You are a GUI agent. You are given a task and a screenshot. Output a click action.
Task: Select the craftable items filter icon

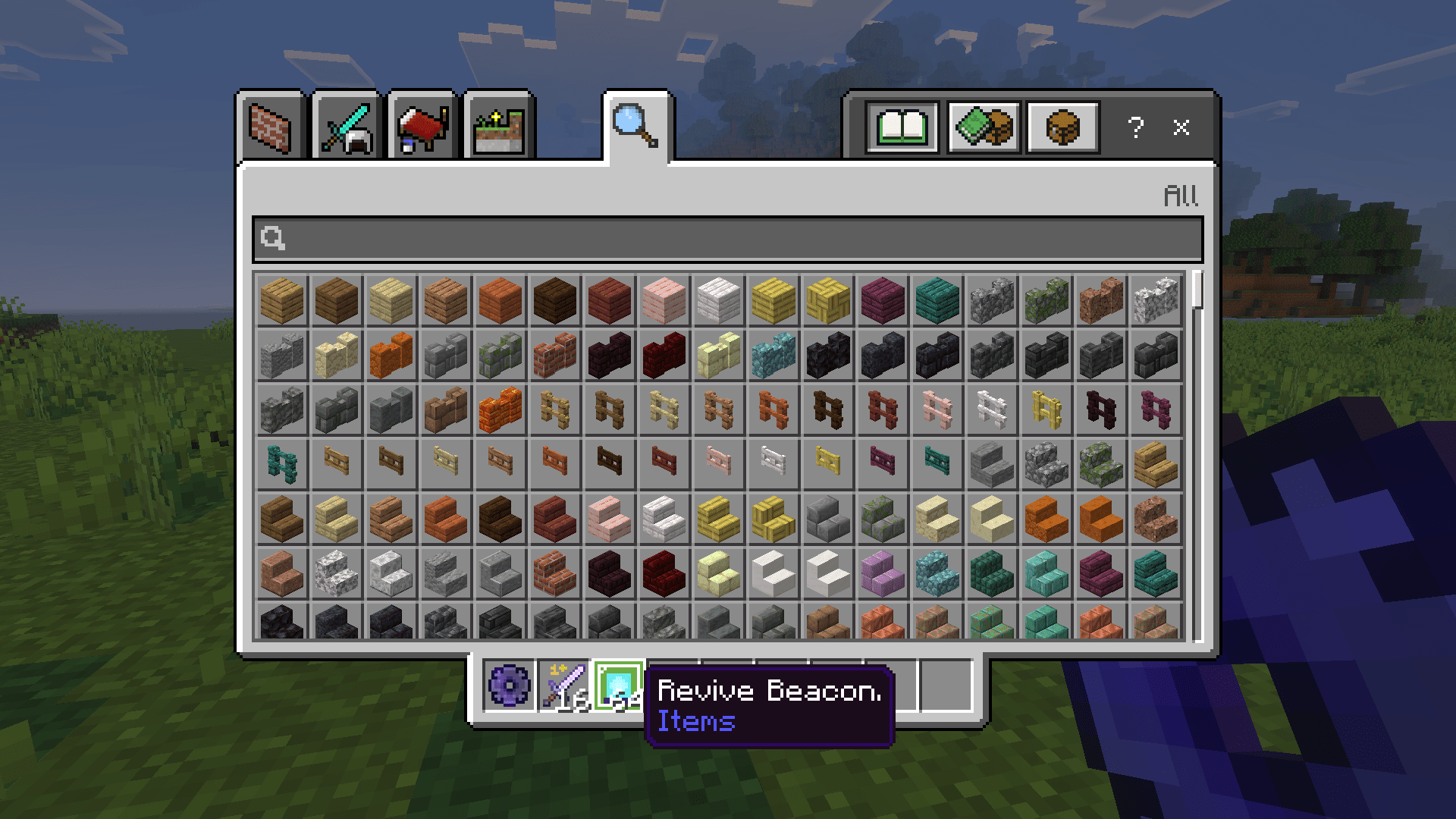pos(984,127)
